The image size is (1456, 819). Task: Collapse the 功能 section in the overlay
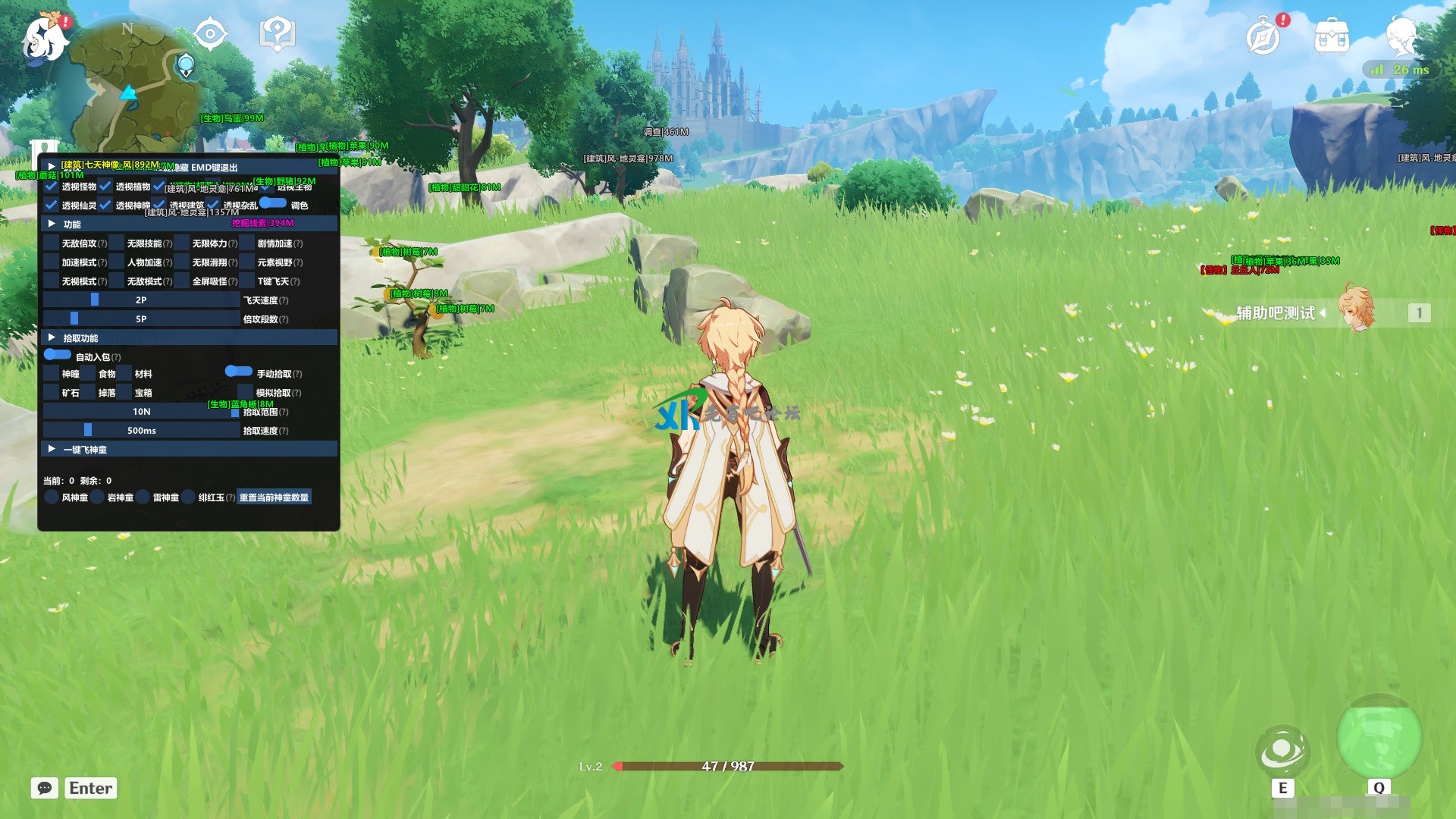tap(52, 224)
